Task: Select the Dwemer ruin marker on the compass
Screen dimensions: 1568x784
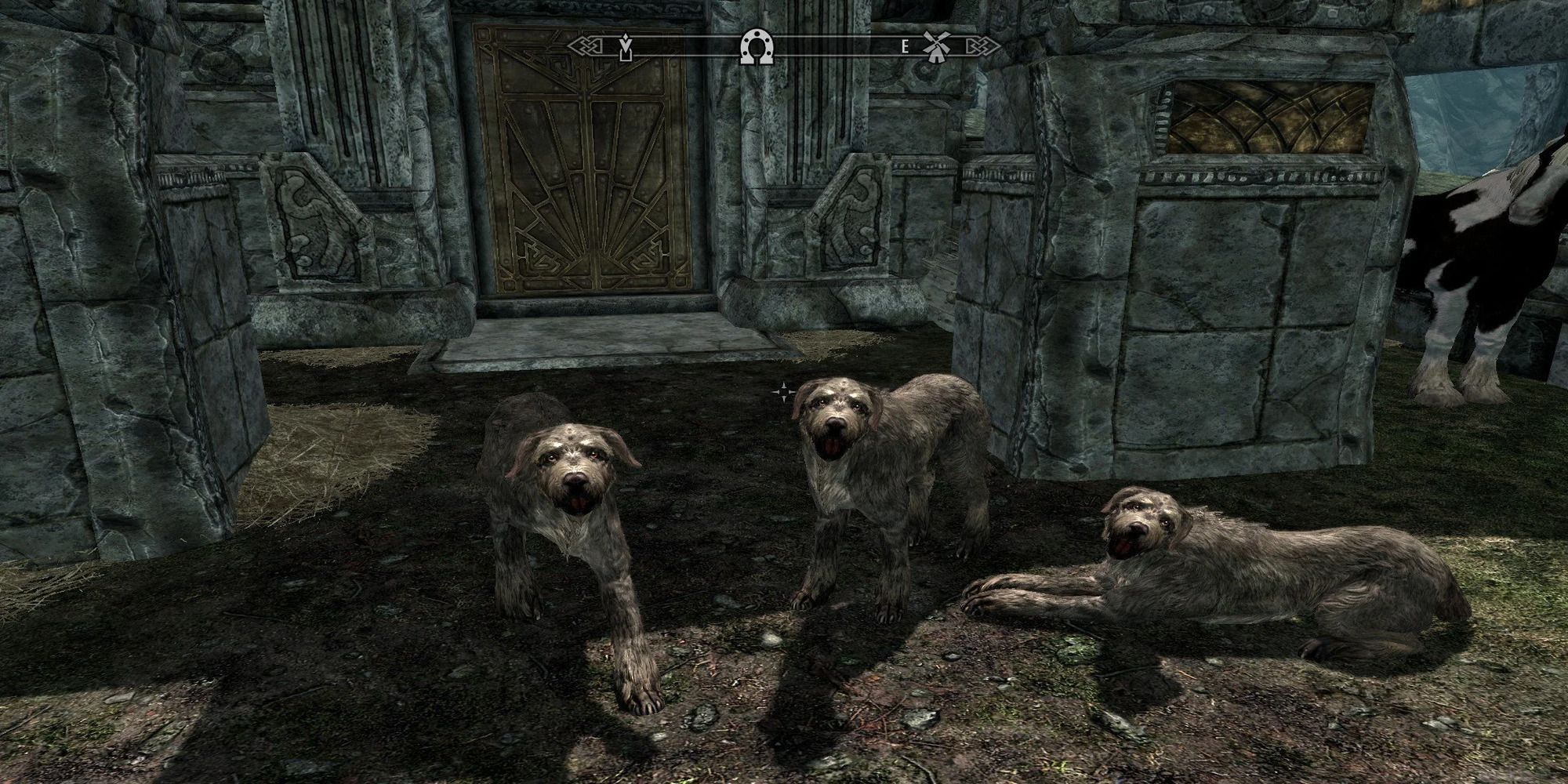Action: [x=757, y=47]
